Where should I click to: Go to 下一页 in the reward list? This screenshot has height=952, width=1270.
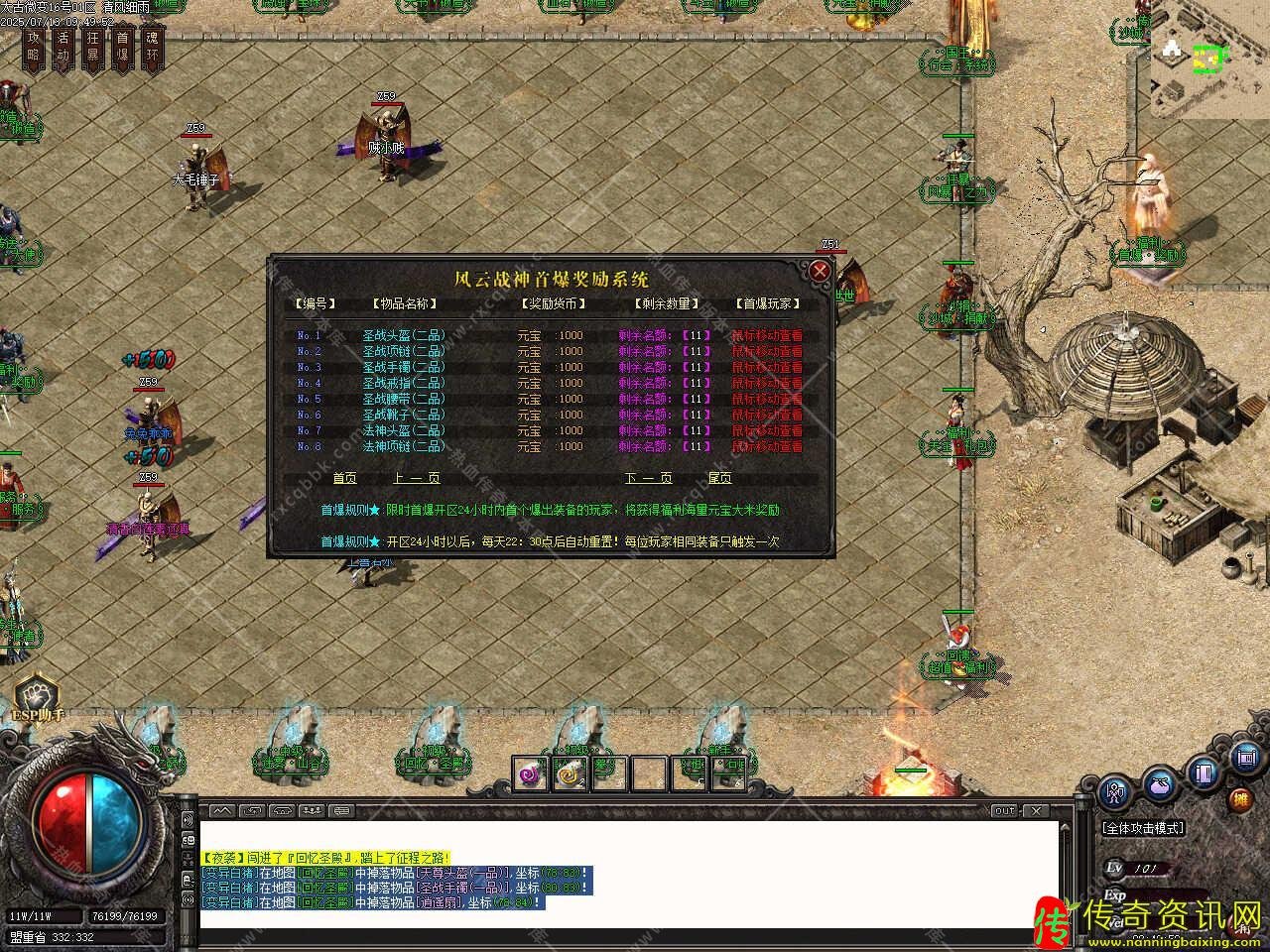tap(649, 478)
